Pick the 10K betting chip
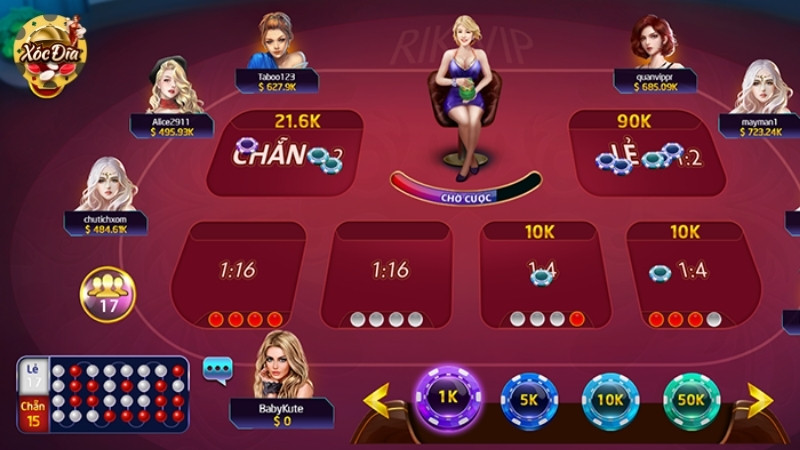The image size is (800, 450). point(611,399)
